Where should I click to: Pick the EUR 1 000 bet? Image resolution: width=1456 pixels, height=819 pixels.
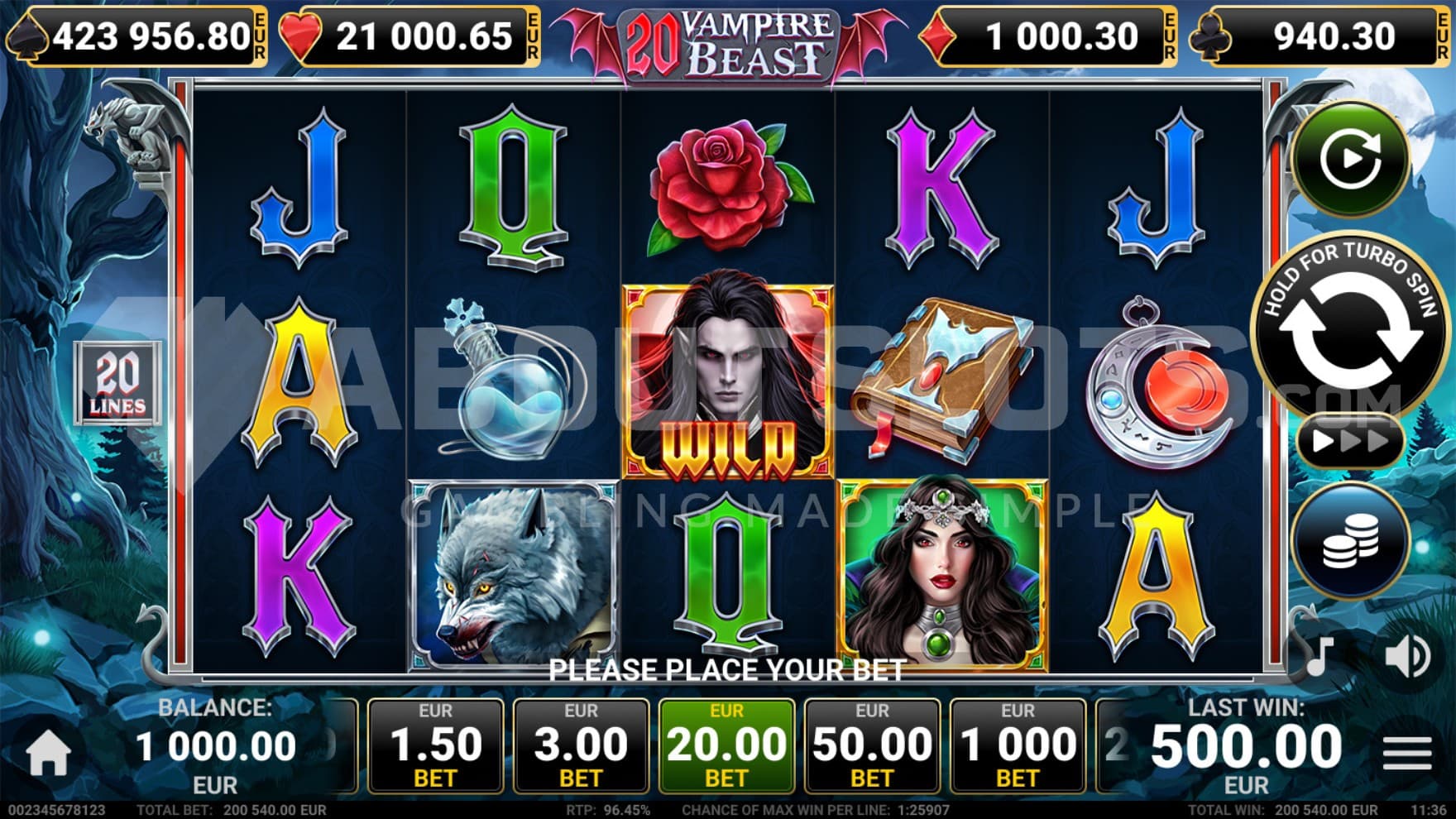1018,746
